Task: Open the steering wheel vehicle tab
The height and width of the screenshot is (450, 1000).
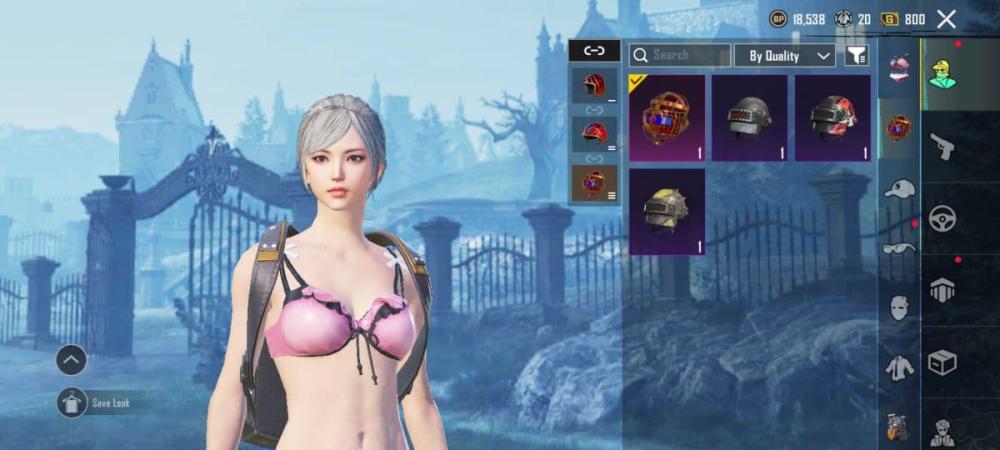Action: 942,219
